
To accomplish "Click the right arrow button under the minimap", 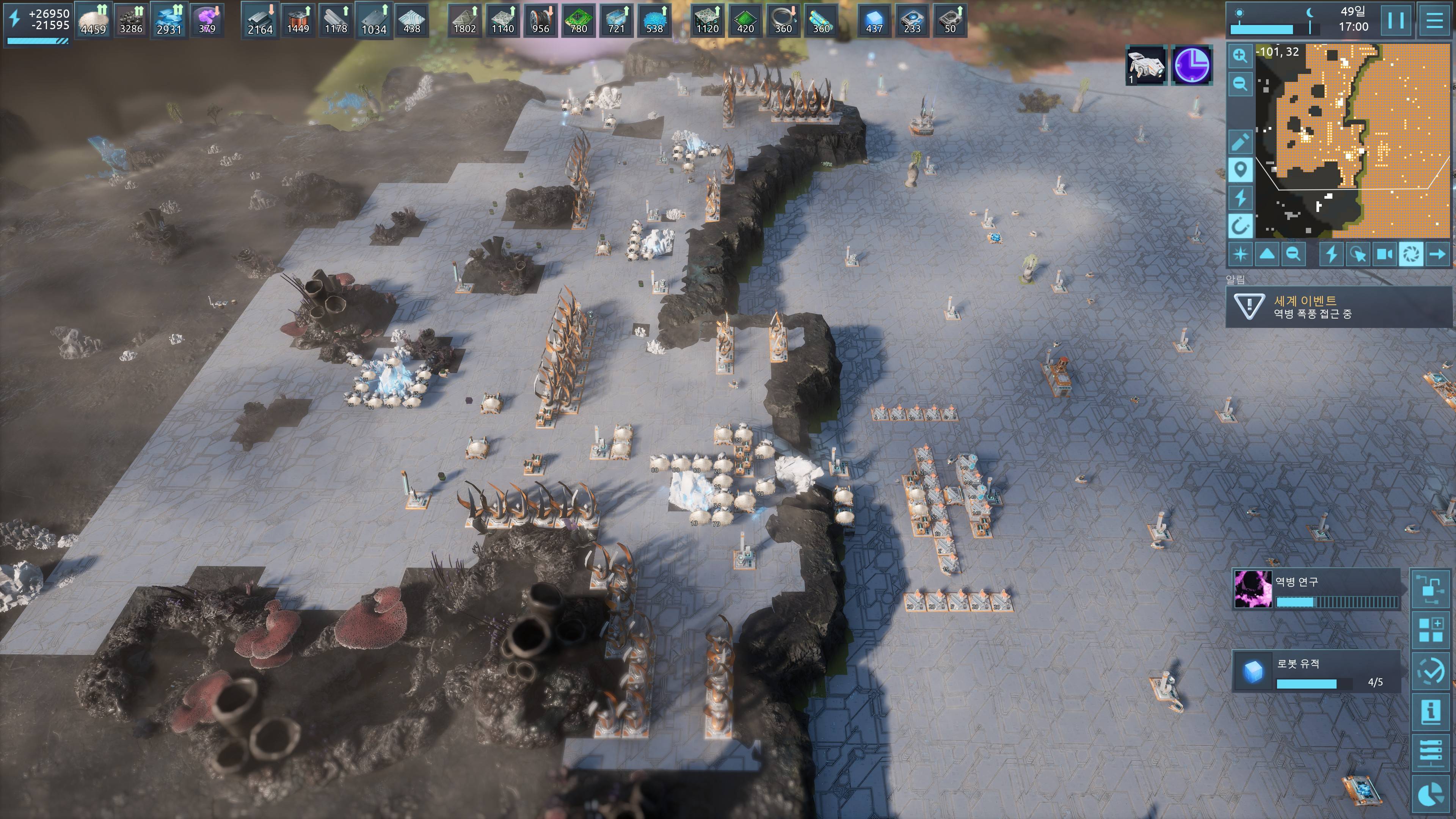I will point(1437,254).
